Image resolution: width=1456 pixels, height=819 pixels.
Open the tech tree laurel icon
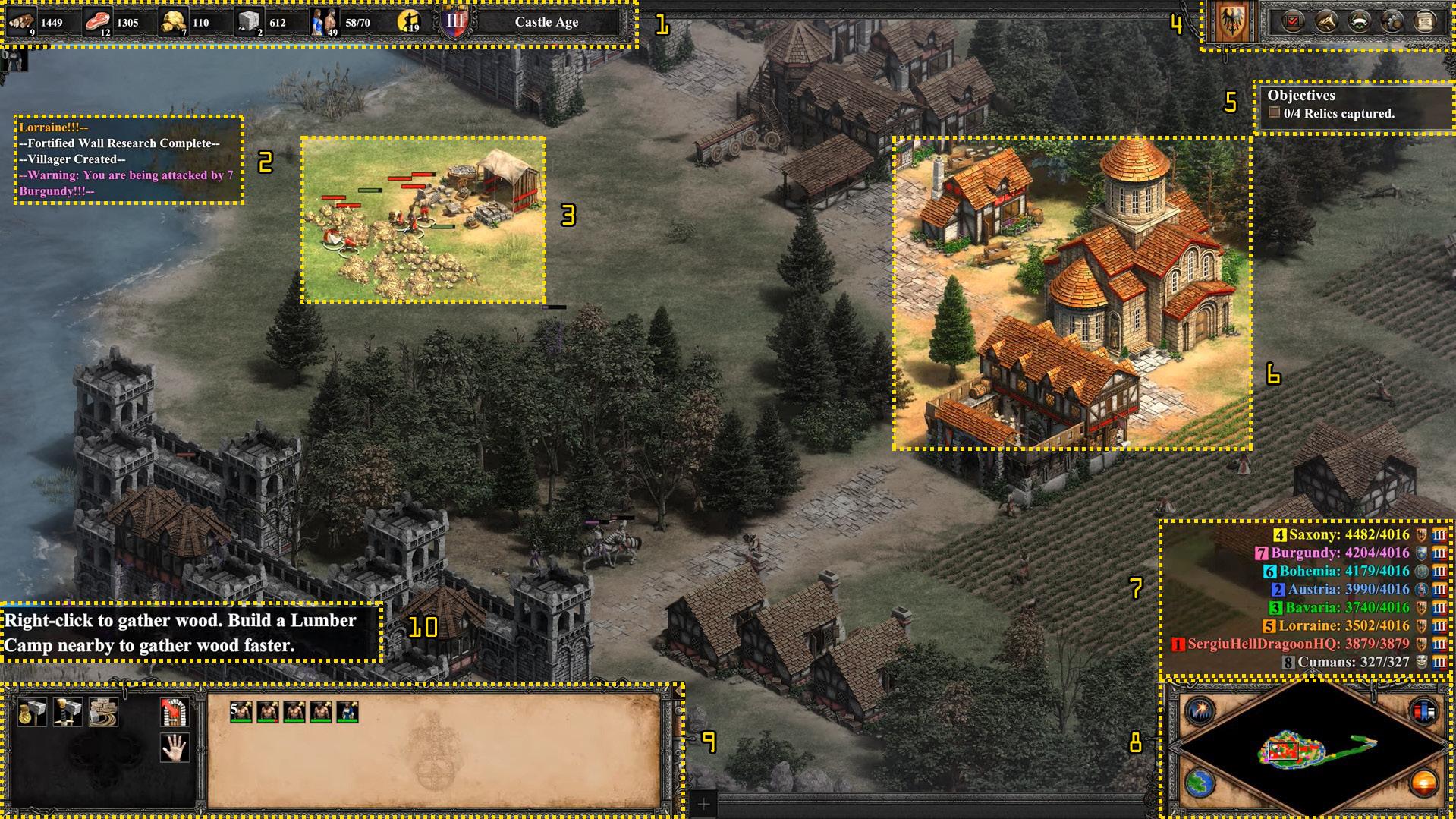(x=1359, y=21)
